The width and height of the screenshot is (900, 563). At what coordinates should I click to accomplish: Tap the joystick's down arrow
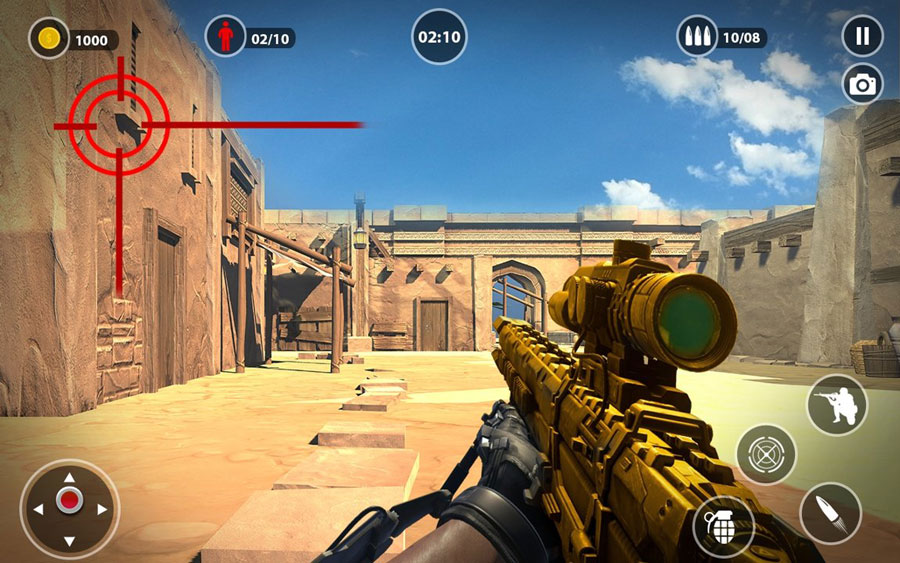pyautogui.click(x=69, y=541)
